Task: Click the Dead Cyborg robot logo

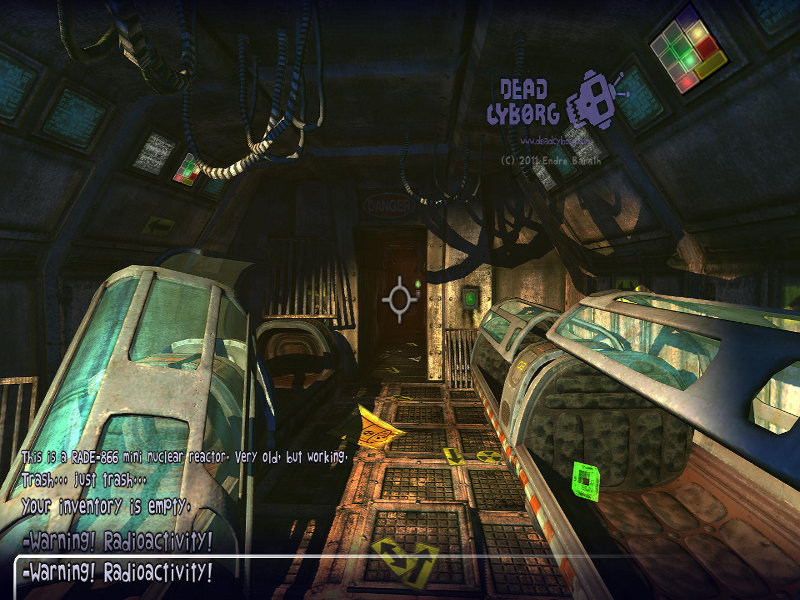Action: click(594, 100)
